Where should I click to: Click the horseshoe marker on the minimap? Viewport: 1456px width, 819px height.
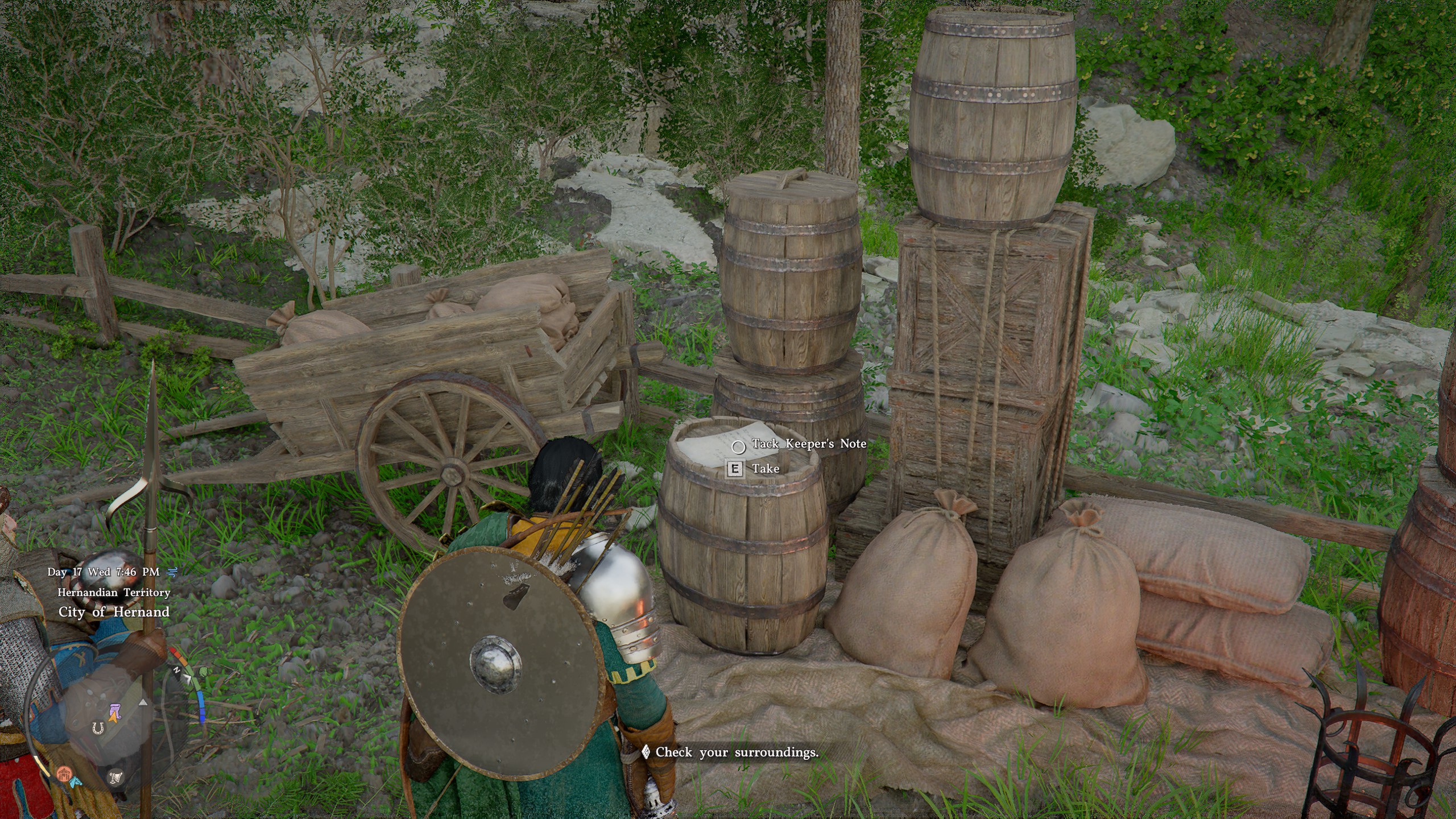98,727
